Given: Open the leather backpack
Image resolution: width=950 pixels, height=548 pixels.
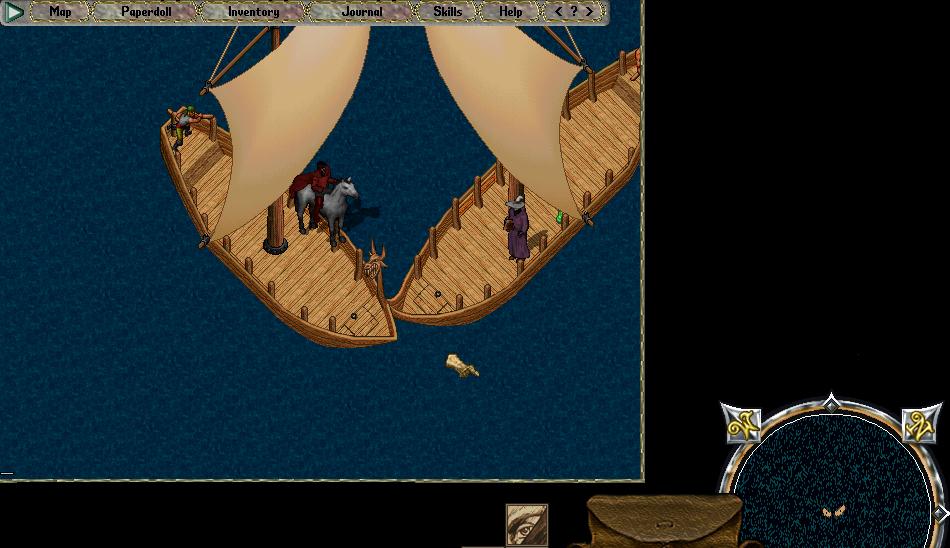Looking at the screenshot, I should click(663, 522).
